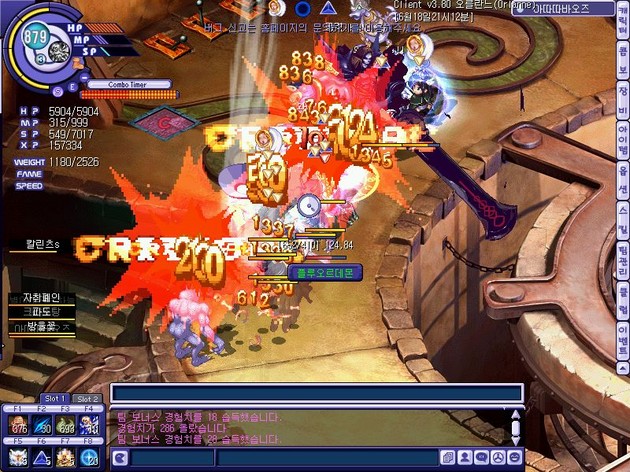Image resolution: width=630 pixels, height=472 pixels.
Task: Use the F6 blue triangle item
Action: coord(43,458)
